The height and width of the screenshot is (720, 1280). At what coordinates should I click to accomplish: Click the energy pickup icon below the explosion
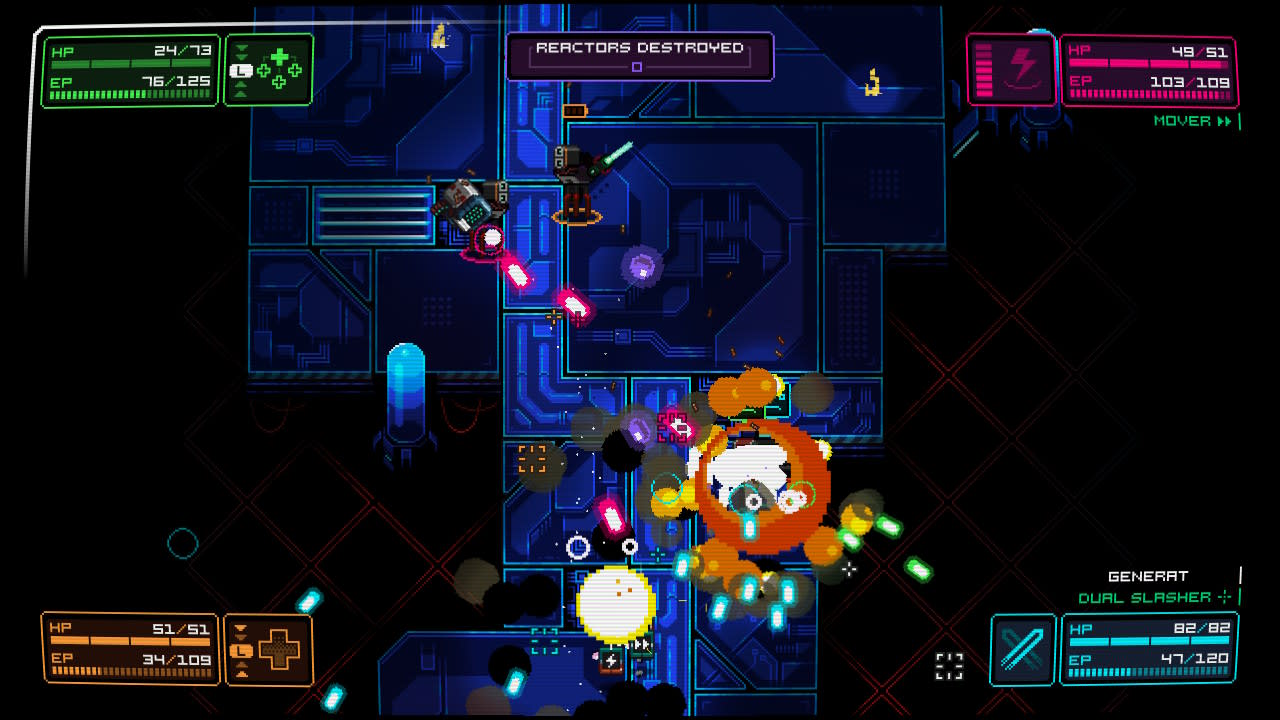pyautogui.click(x=610, y=659)
